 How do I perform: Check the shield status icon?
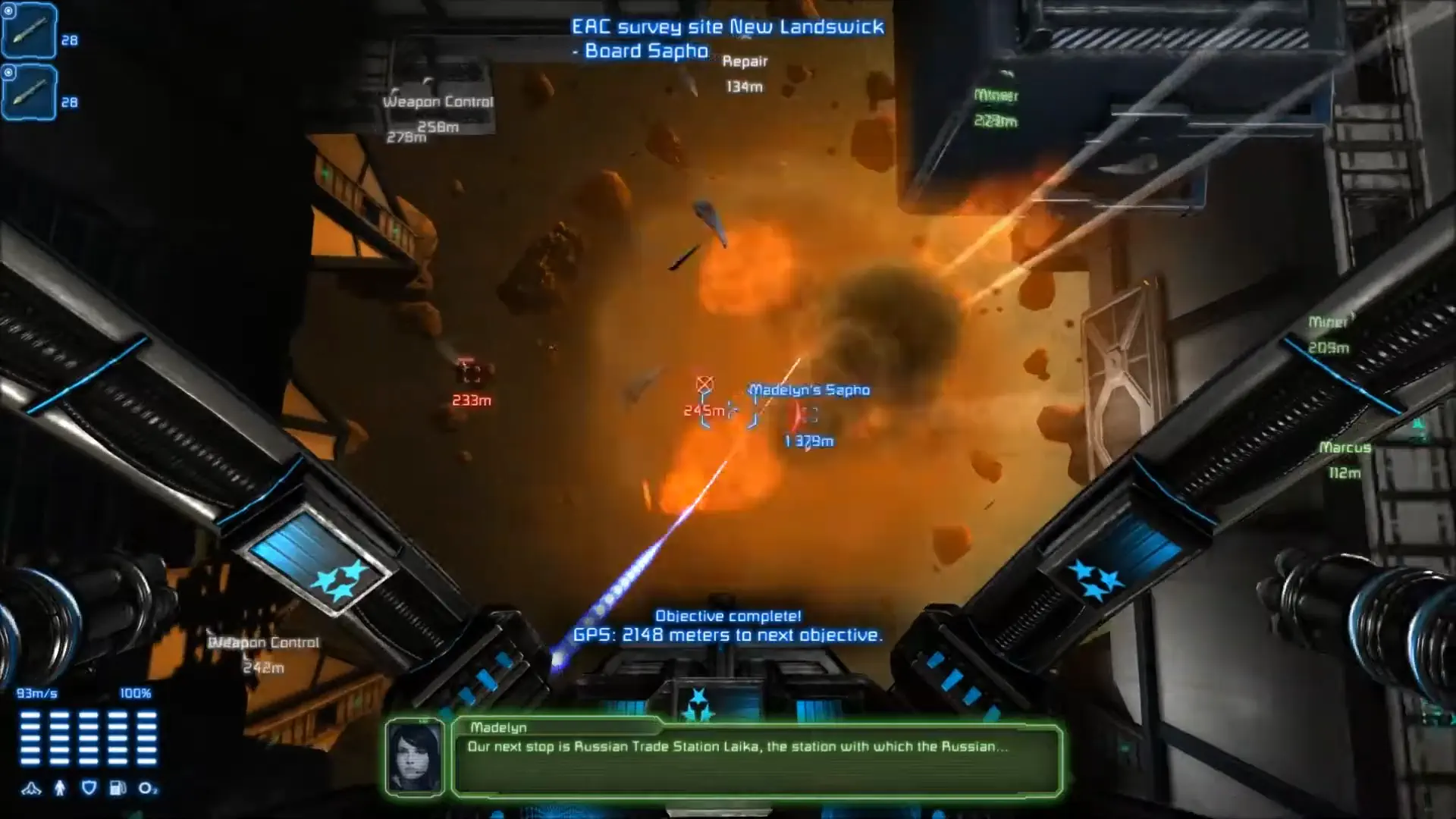point(88,788)
